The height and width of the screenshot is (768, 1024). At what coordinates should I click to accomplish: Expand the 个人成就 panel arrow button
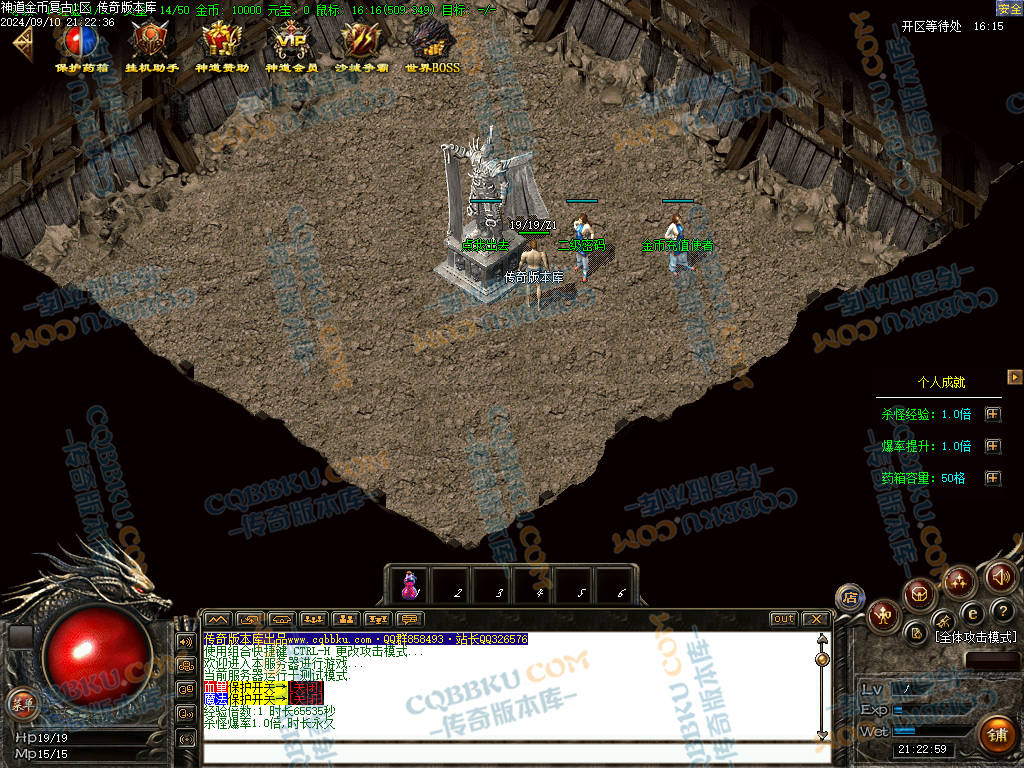[1014, 377]
